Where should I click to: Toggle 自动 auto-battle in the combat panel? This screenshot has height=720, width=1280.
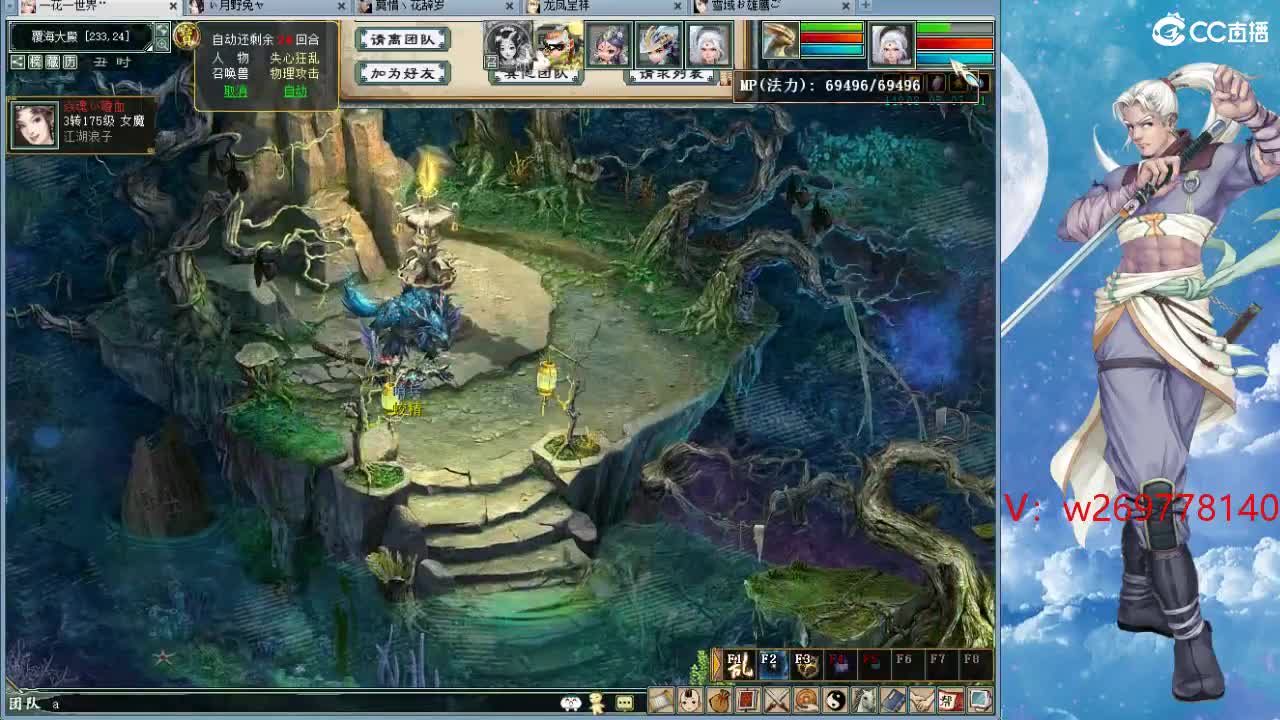click(297, 92)
